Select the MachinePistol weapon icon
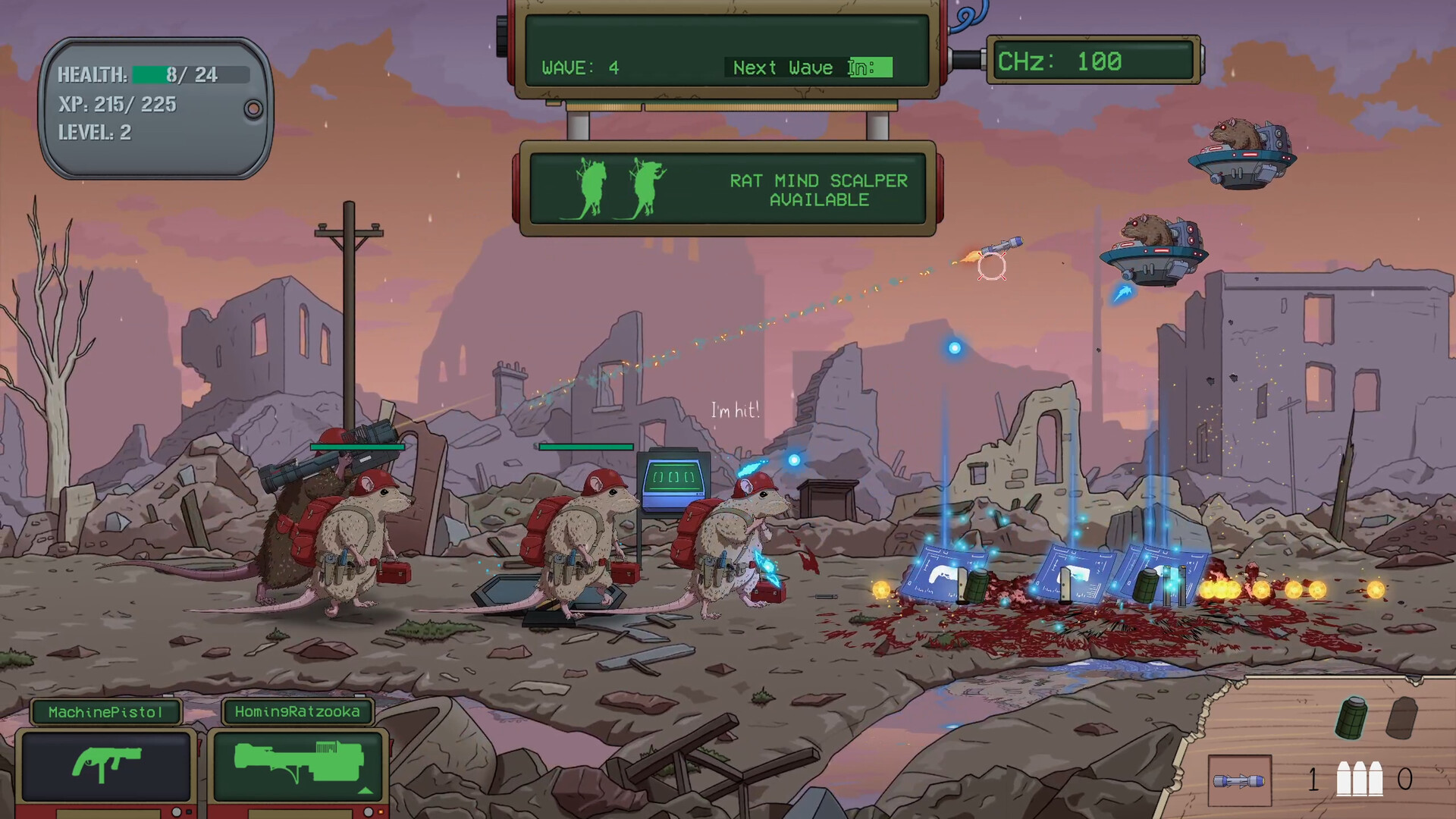 (106, 764)
